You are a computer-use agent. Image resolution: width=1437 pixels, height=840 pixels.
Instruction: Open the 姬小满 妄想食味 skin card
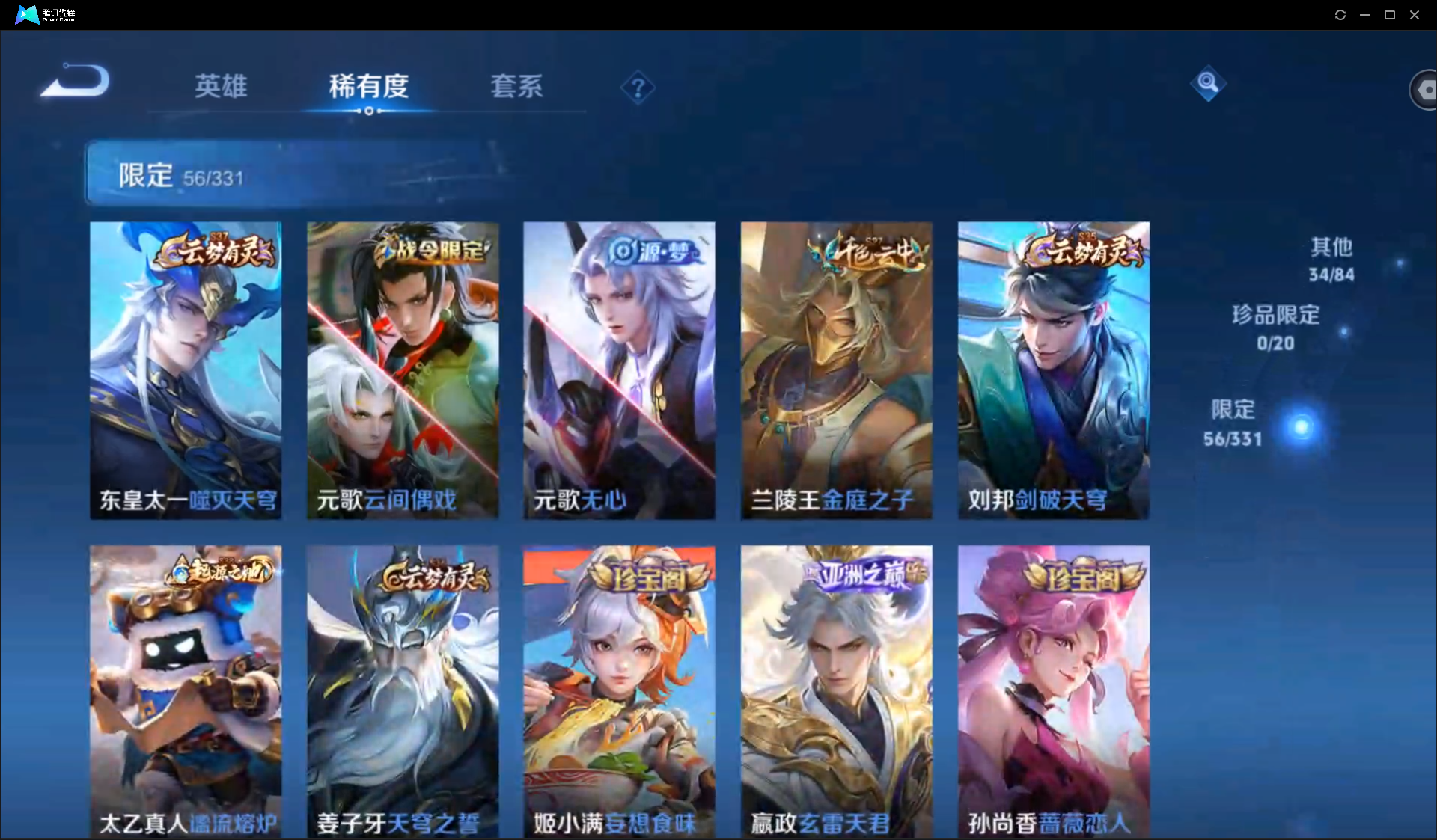619,691
